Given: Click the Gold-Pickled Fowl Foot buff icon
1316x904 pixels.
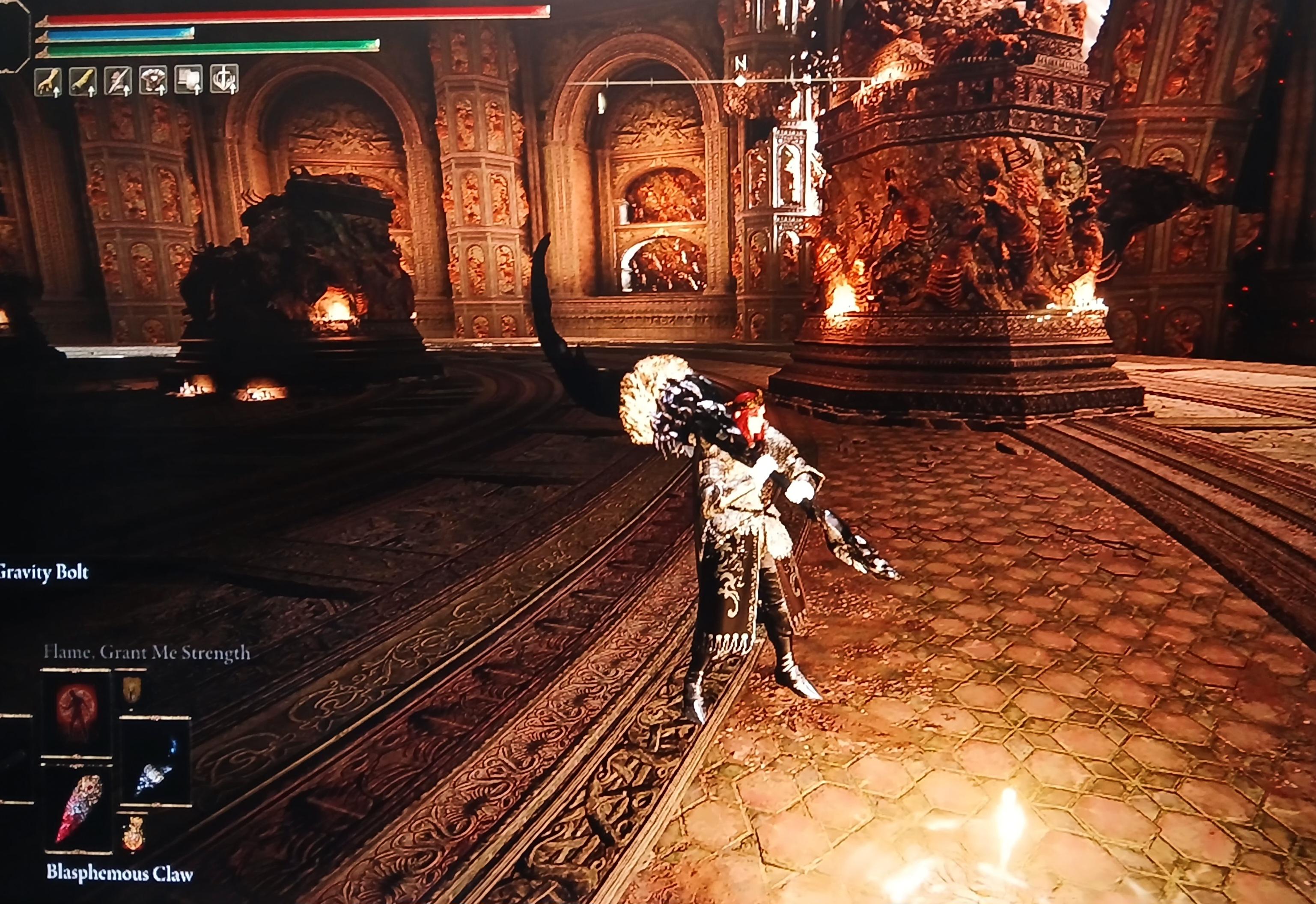Looking at the screenshot, I should point(48,81).
